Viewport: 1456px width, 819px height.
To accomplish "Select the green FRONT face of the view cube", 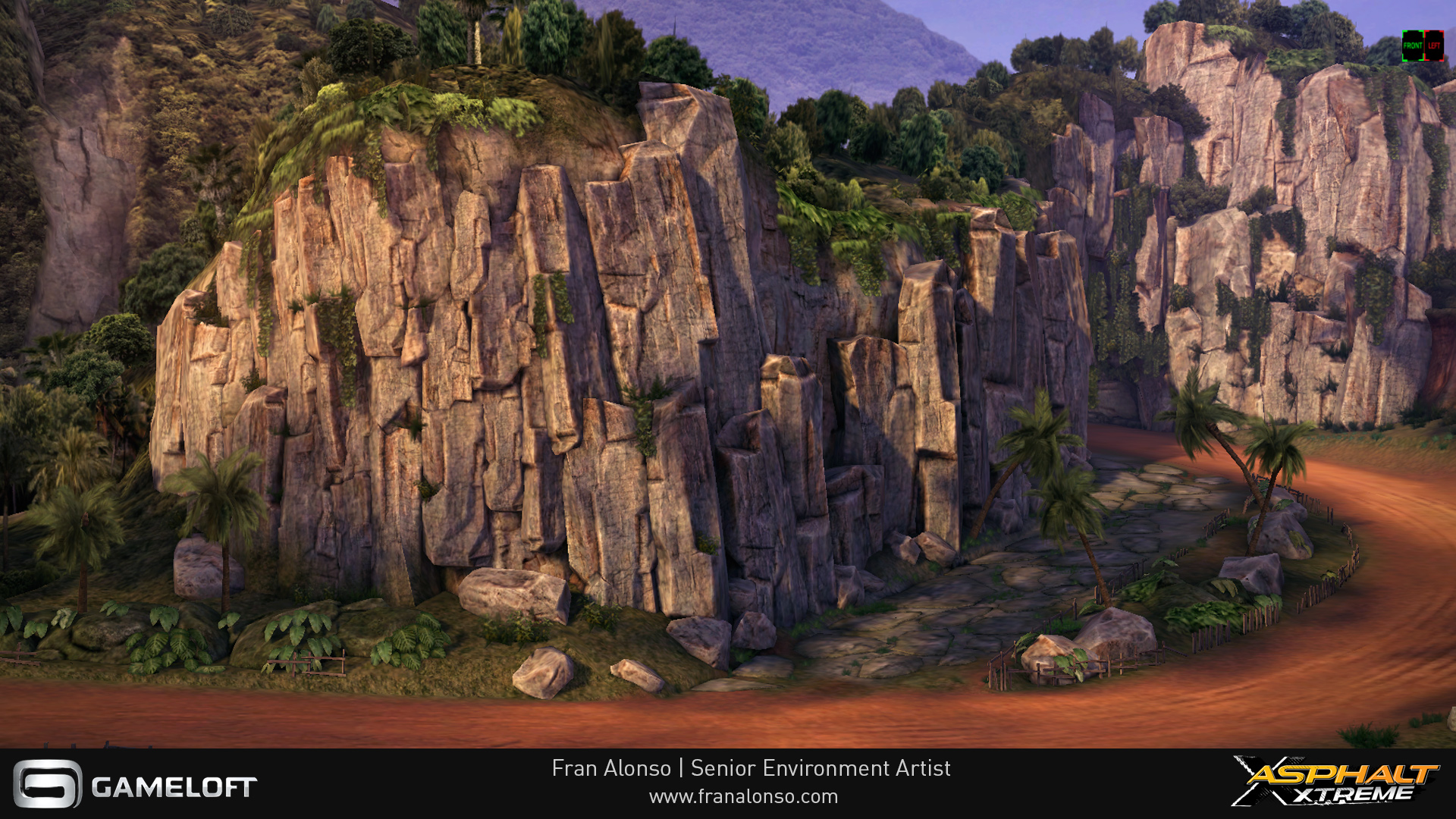I will click(1413, 45).
